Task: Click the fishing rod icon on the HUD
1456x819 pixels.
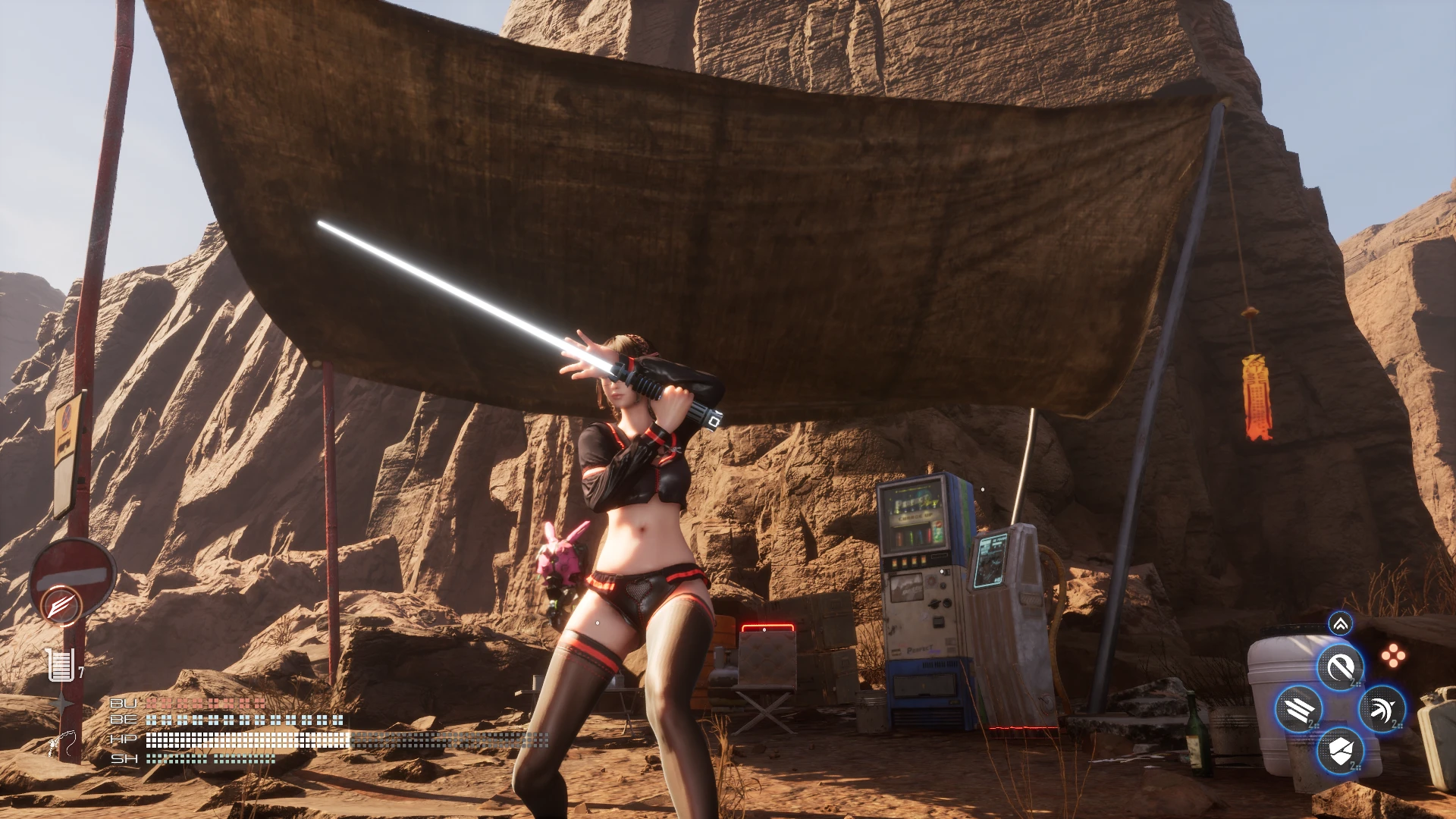Action: coord(62,740)
